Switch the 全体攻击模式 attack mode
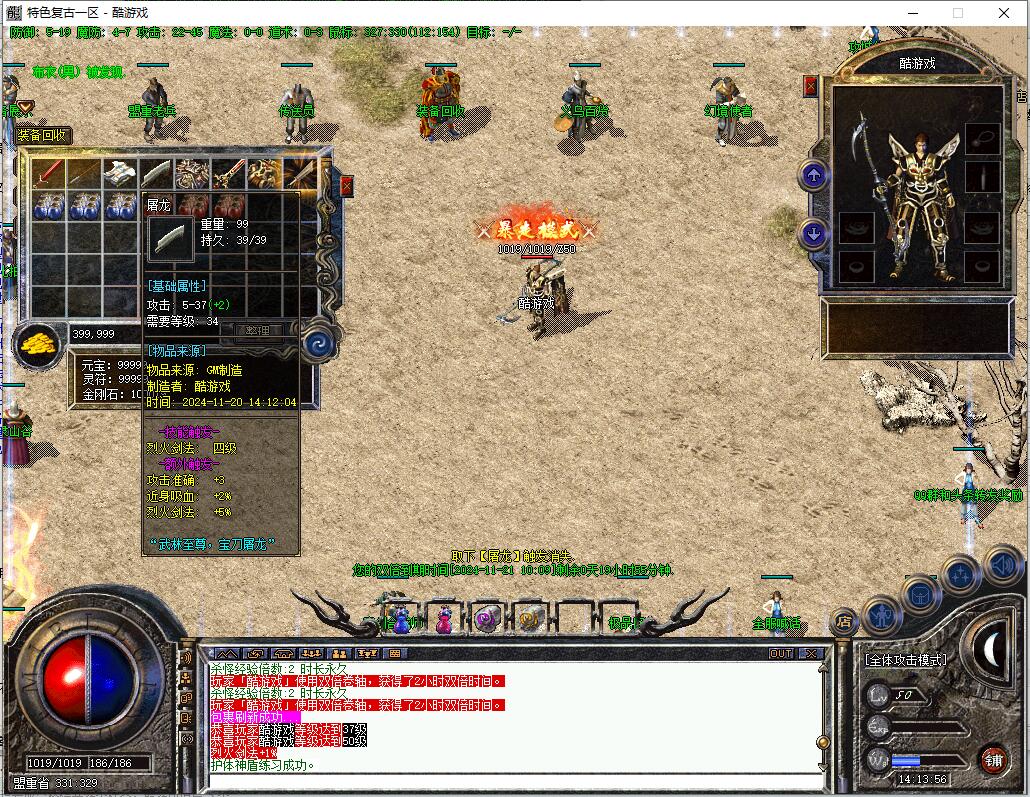1030x797 pixels. [x=905, y=660]
